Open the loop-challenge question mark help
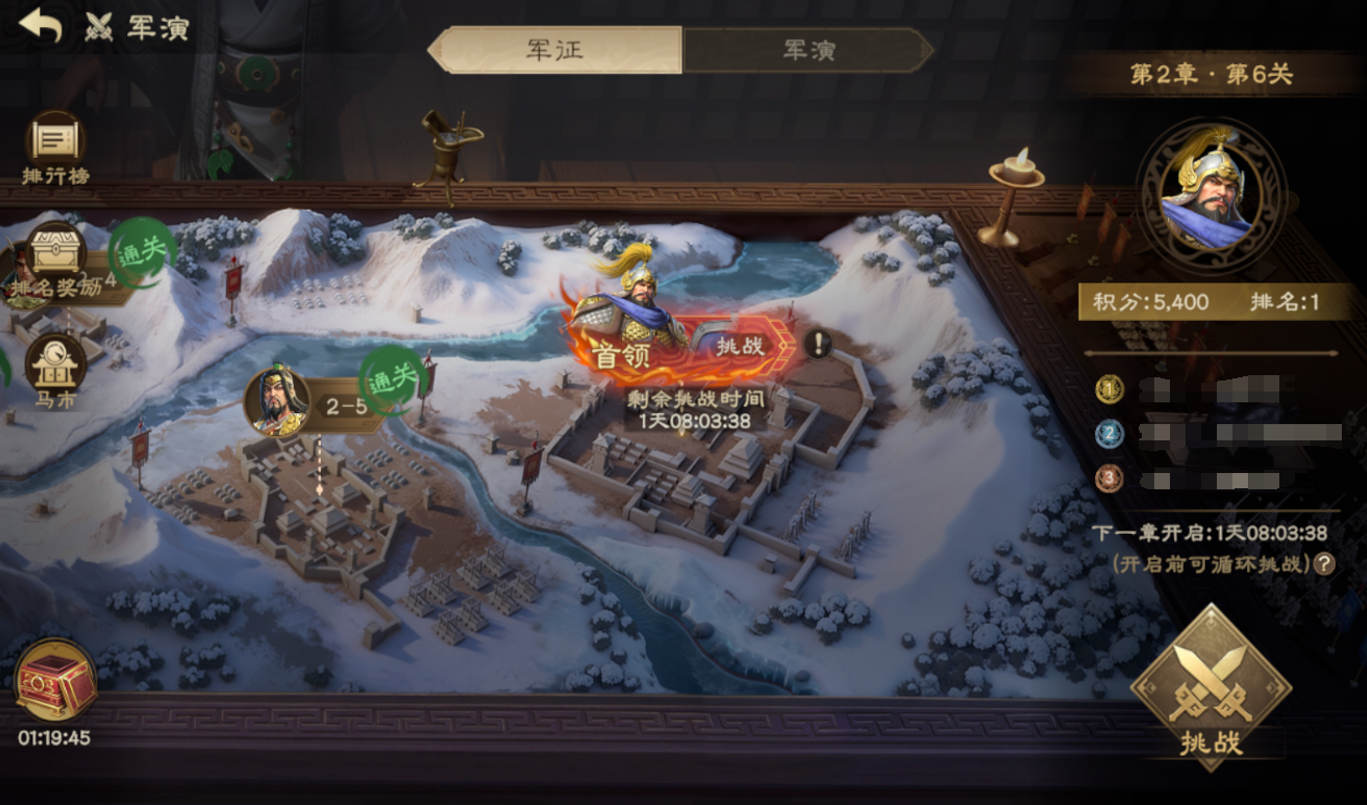Image resolution: width=1367 pixels, height=805 pixels. 1325,564
